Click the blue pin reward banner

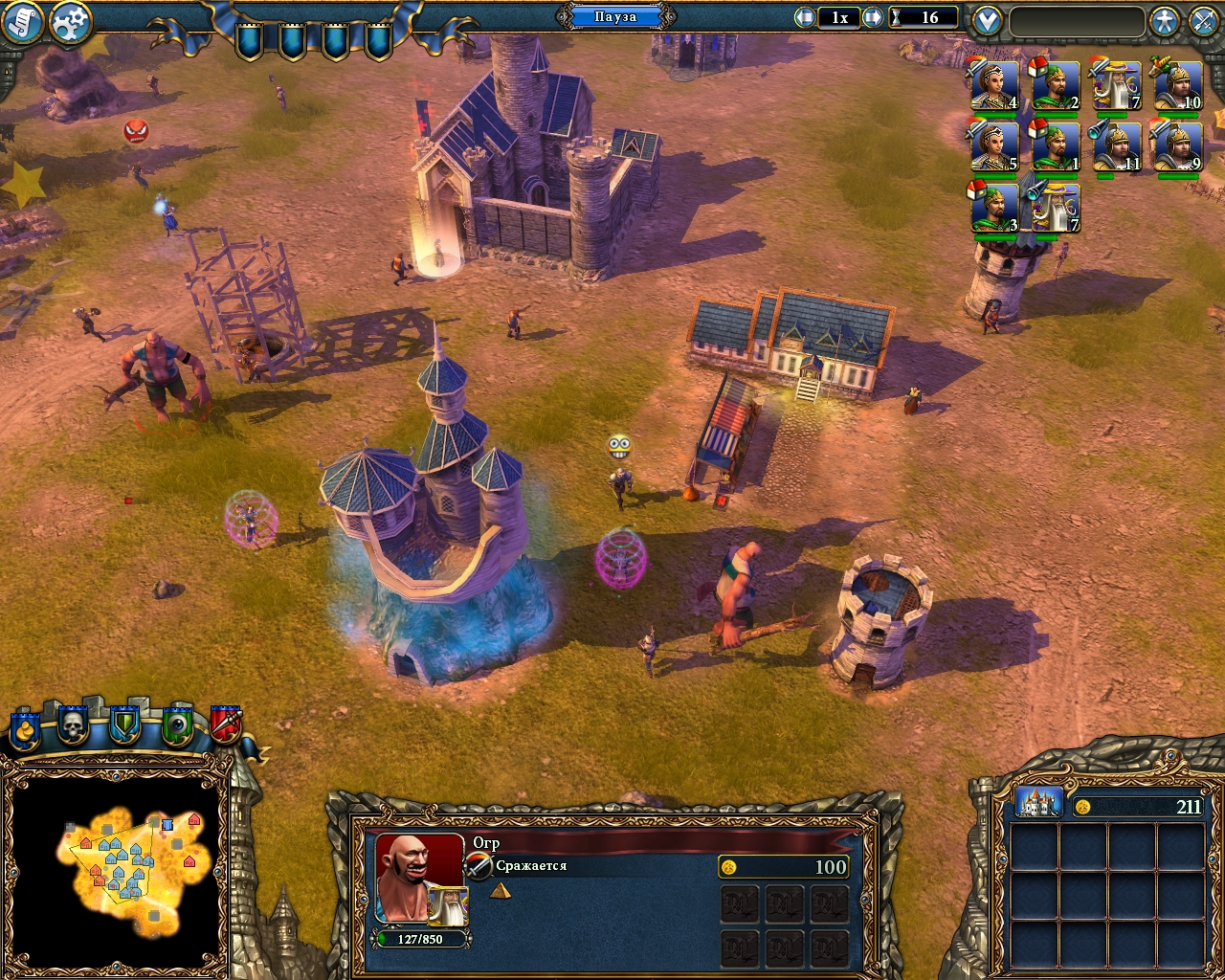click(x=24, y=727)
